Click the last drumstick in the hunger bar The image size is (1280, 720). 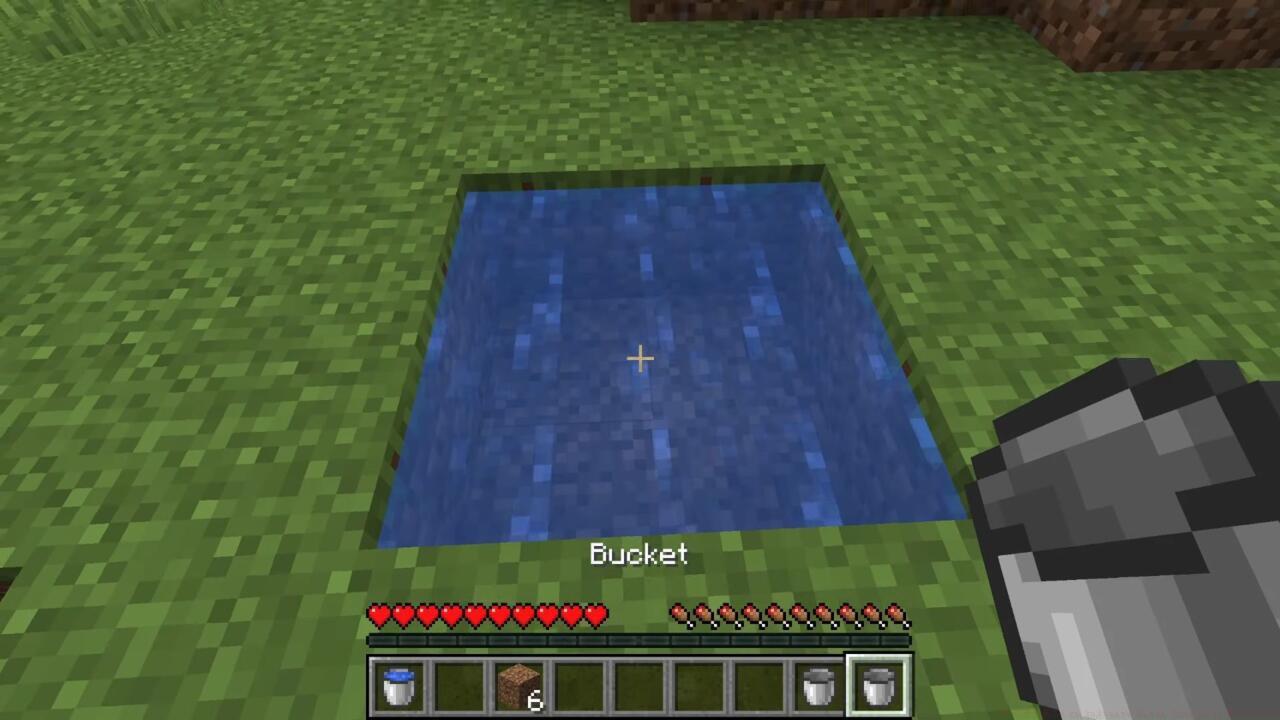pyautogui.click(x=893, y=614)
